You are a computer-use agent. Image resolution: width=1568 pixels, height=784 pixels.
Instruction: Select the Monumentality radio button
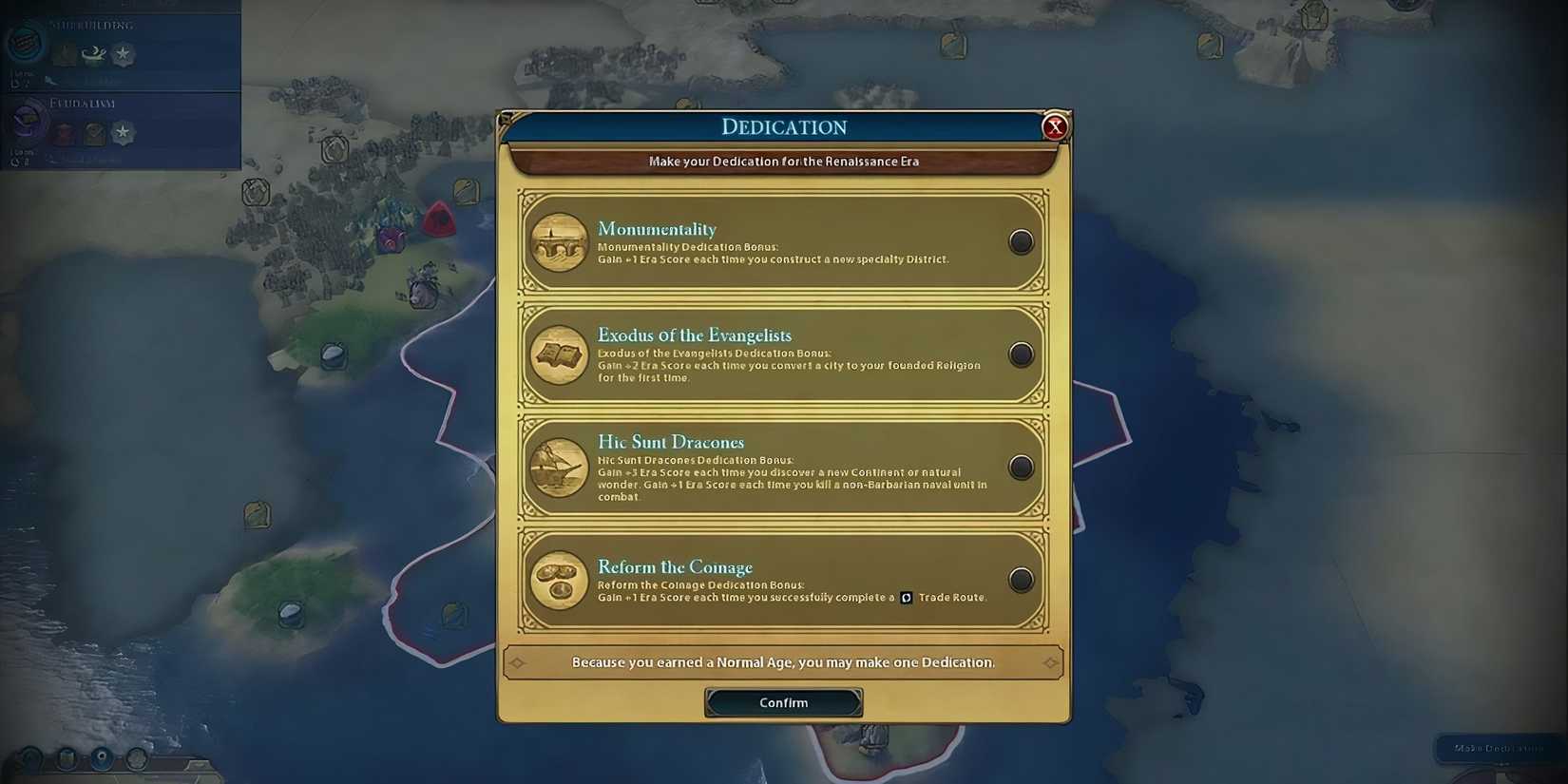click(1021, 241)
